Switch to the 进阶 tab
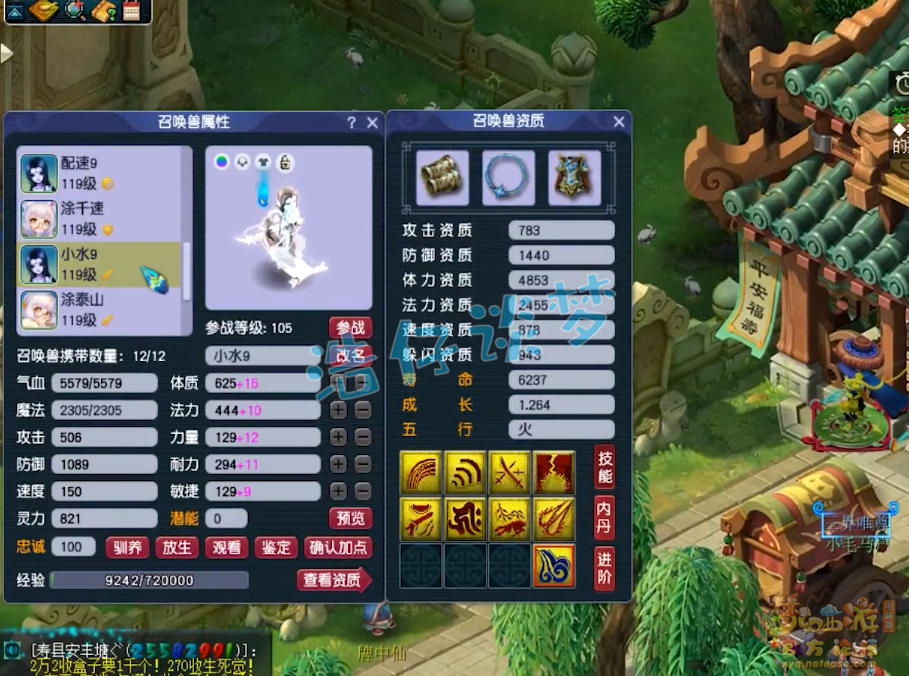Screen dimensions: 909x676 click(x=604, y=567)
